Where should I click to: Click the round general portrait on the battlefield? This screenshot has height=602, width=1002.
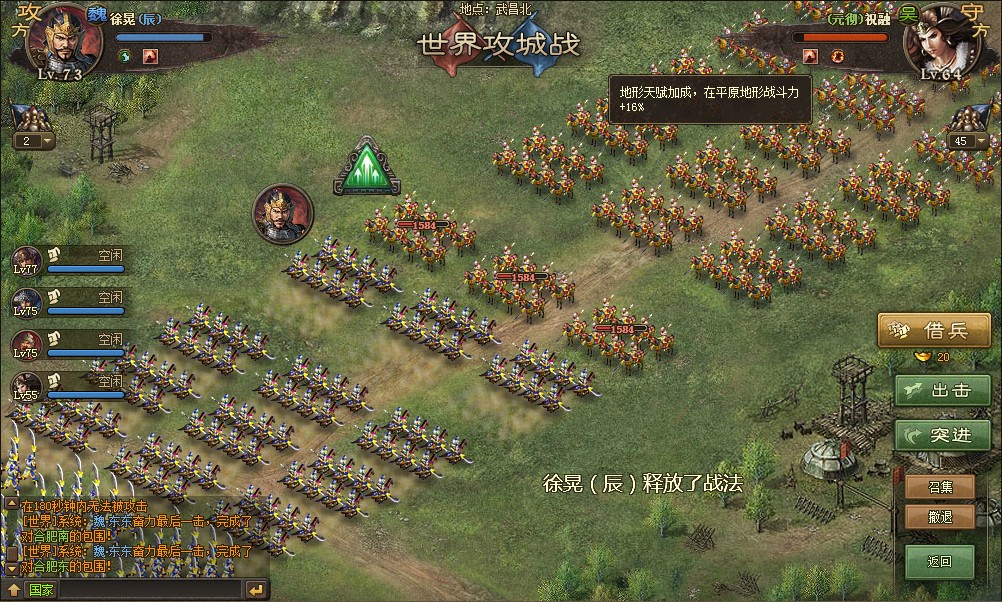283,214
